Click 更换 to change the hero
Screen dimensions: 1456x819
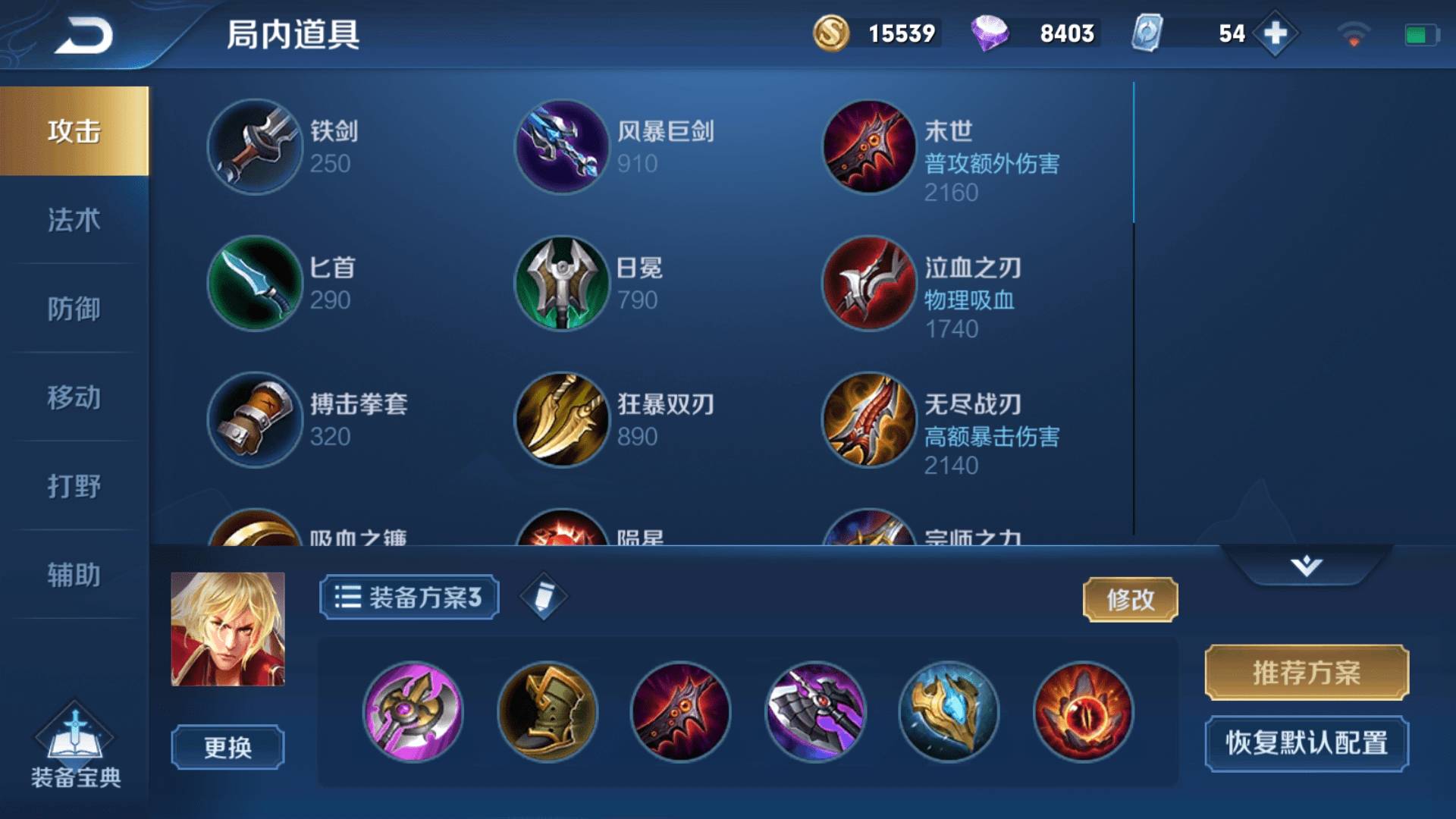pyautogui.click(x=227, y=747)
